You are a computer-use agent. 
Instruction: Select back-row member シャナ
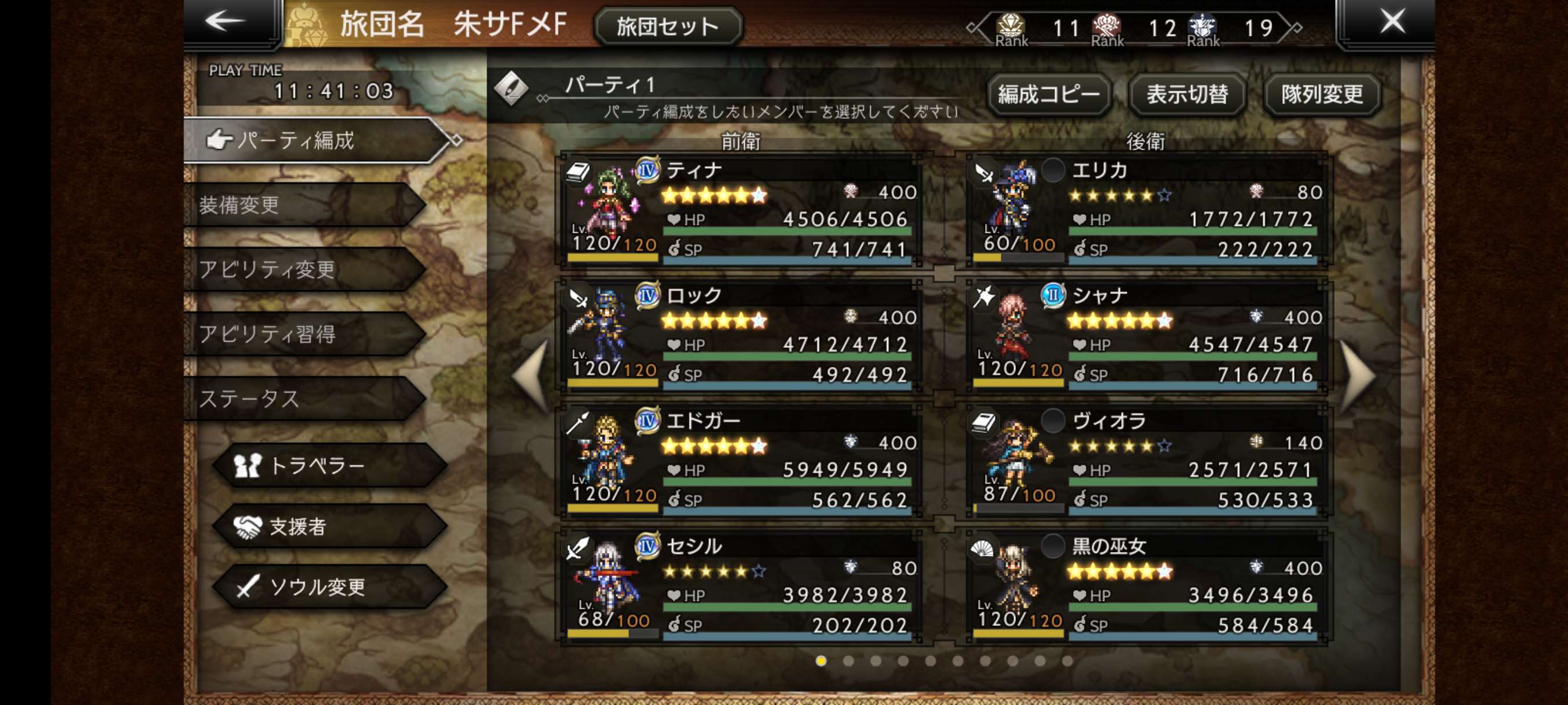1145,335
